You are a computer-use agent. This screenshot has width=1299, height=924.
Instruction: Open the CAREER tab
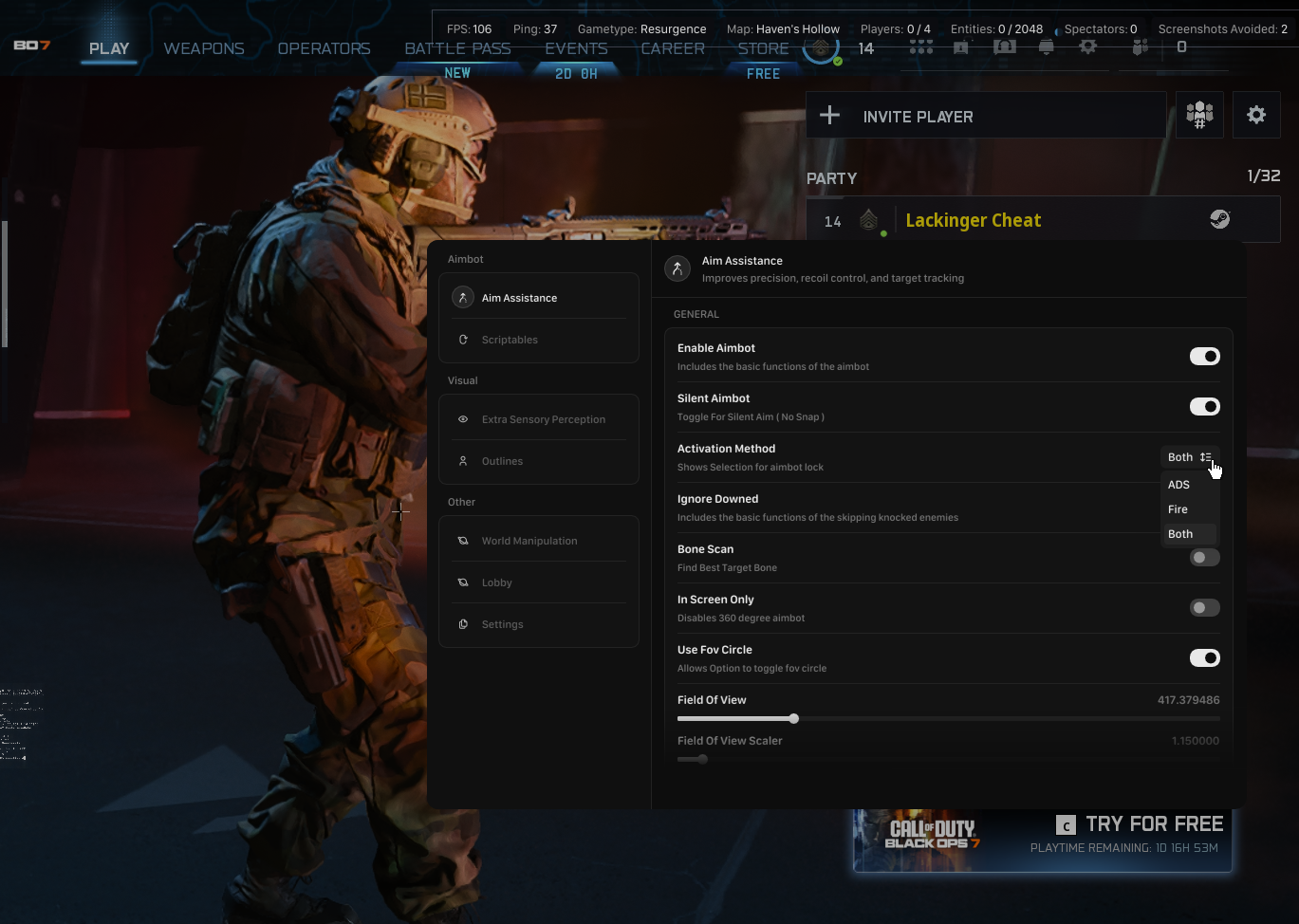[x=673, y=48]
